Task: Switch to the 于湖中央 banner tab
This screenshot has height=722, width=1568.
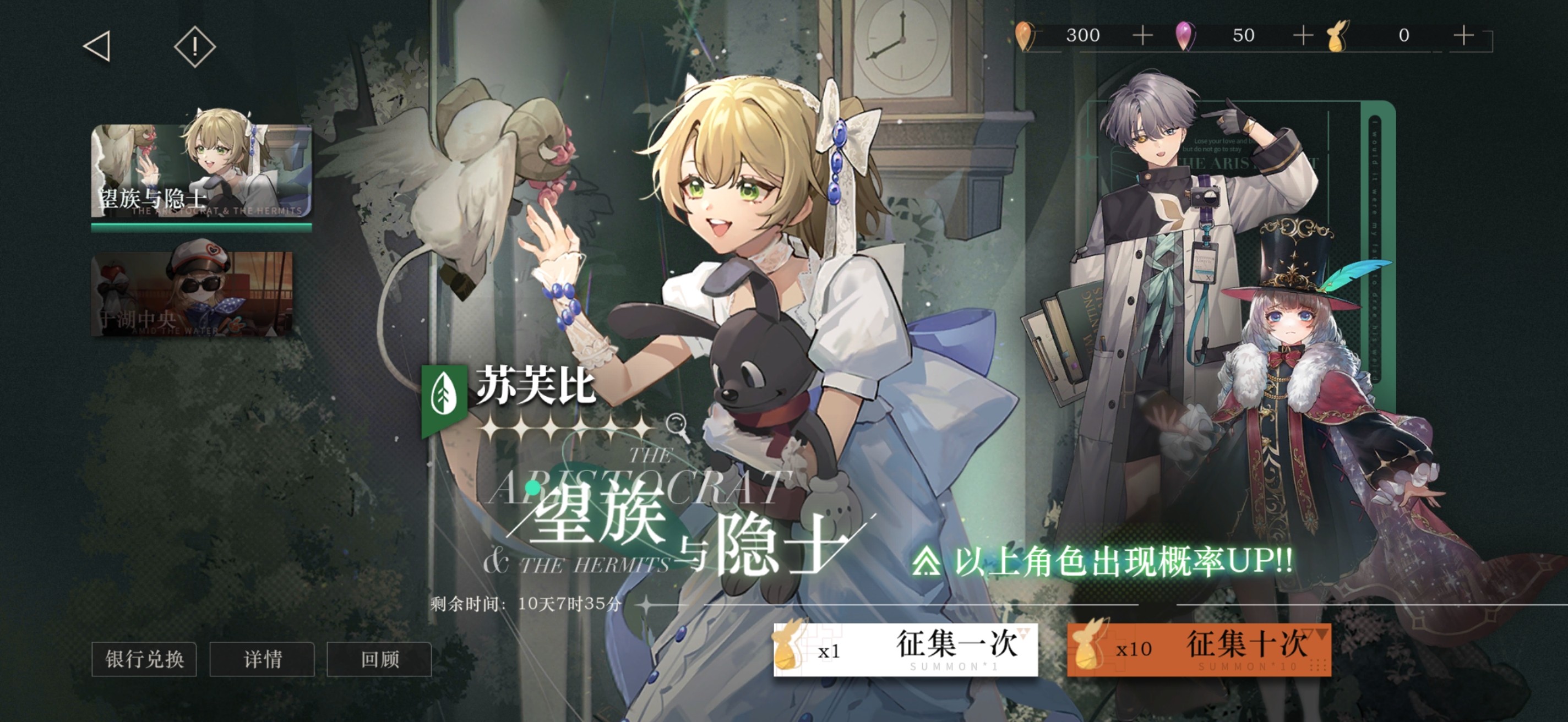Action: click(192, 294)
